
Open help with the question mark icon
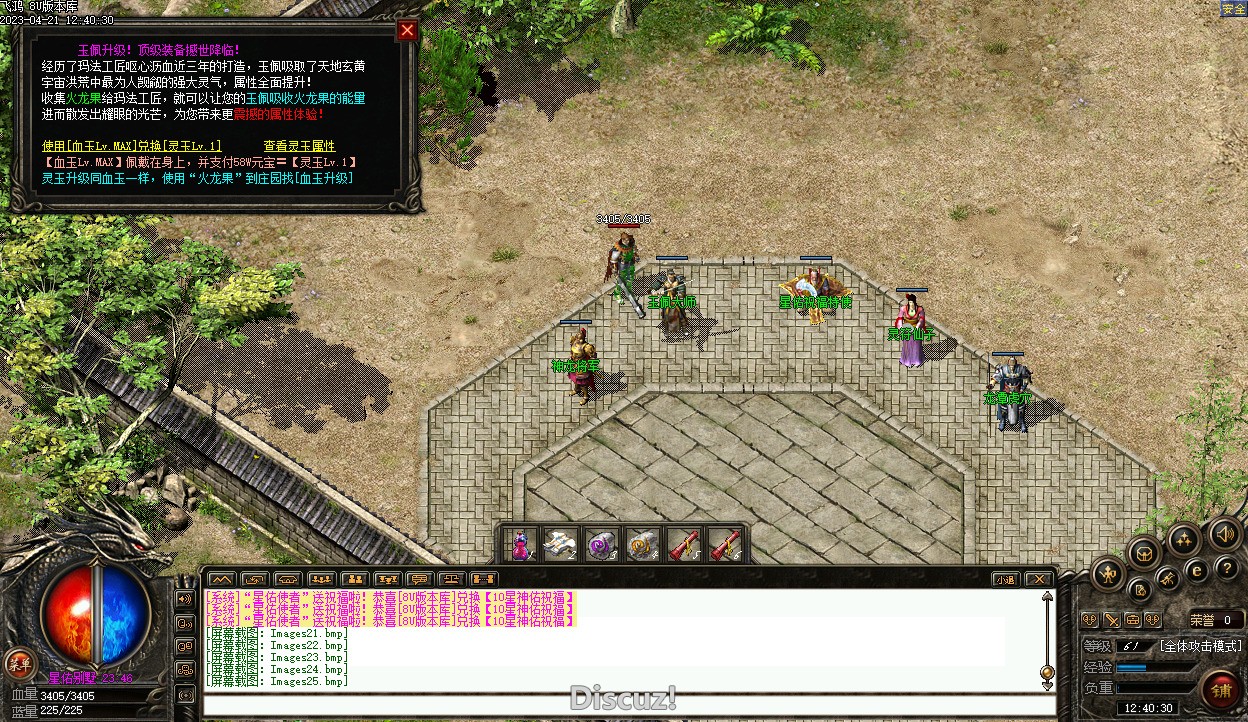1228,568
